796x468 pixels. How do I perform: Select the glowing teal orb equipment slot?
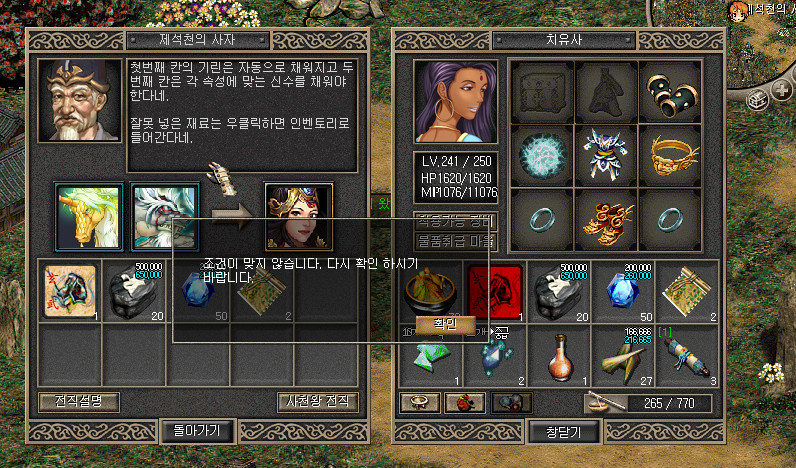543,155
